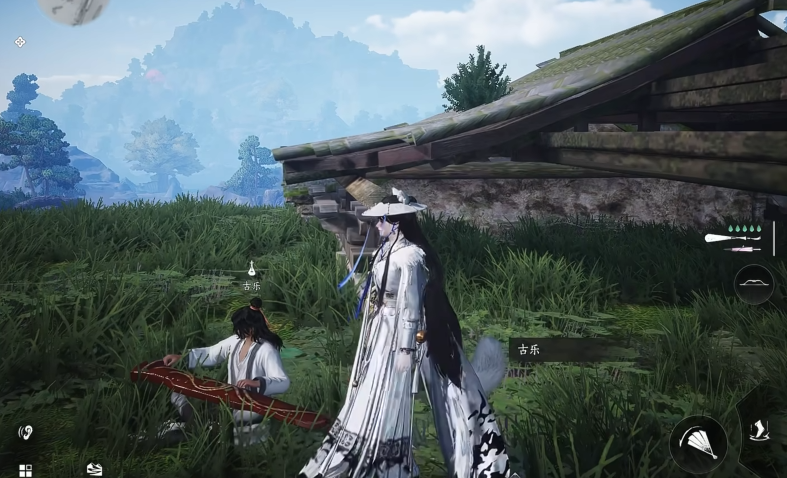The height and width of the screenshot is (478, 787).
Task: Activate the foot dodge skill
Action: 758,429
